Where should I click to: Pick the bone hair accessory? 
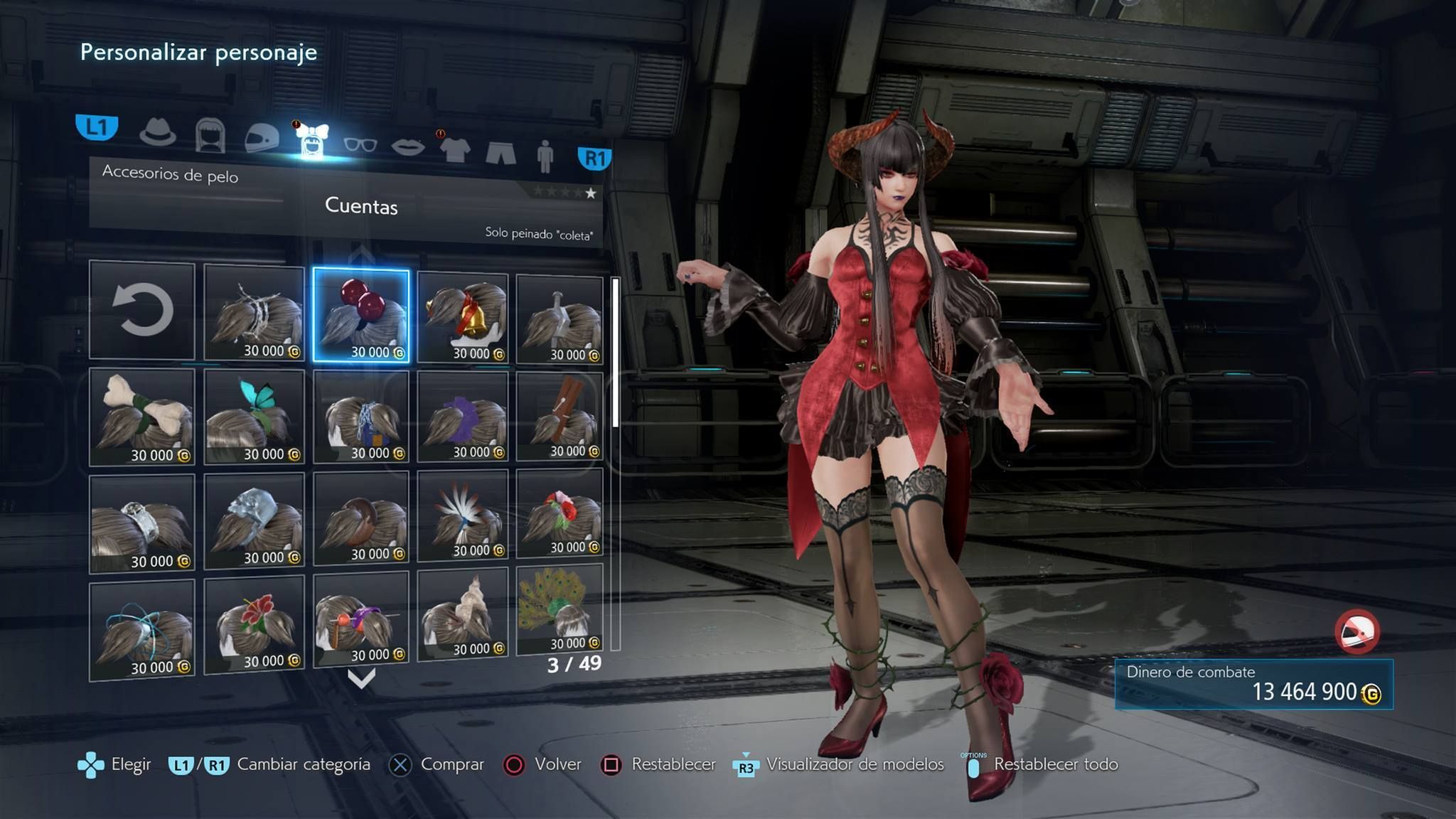142,417
